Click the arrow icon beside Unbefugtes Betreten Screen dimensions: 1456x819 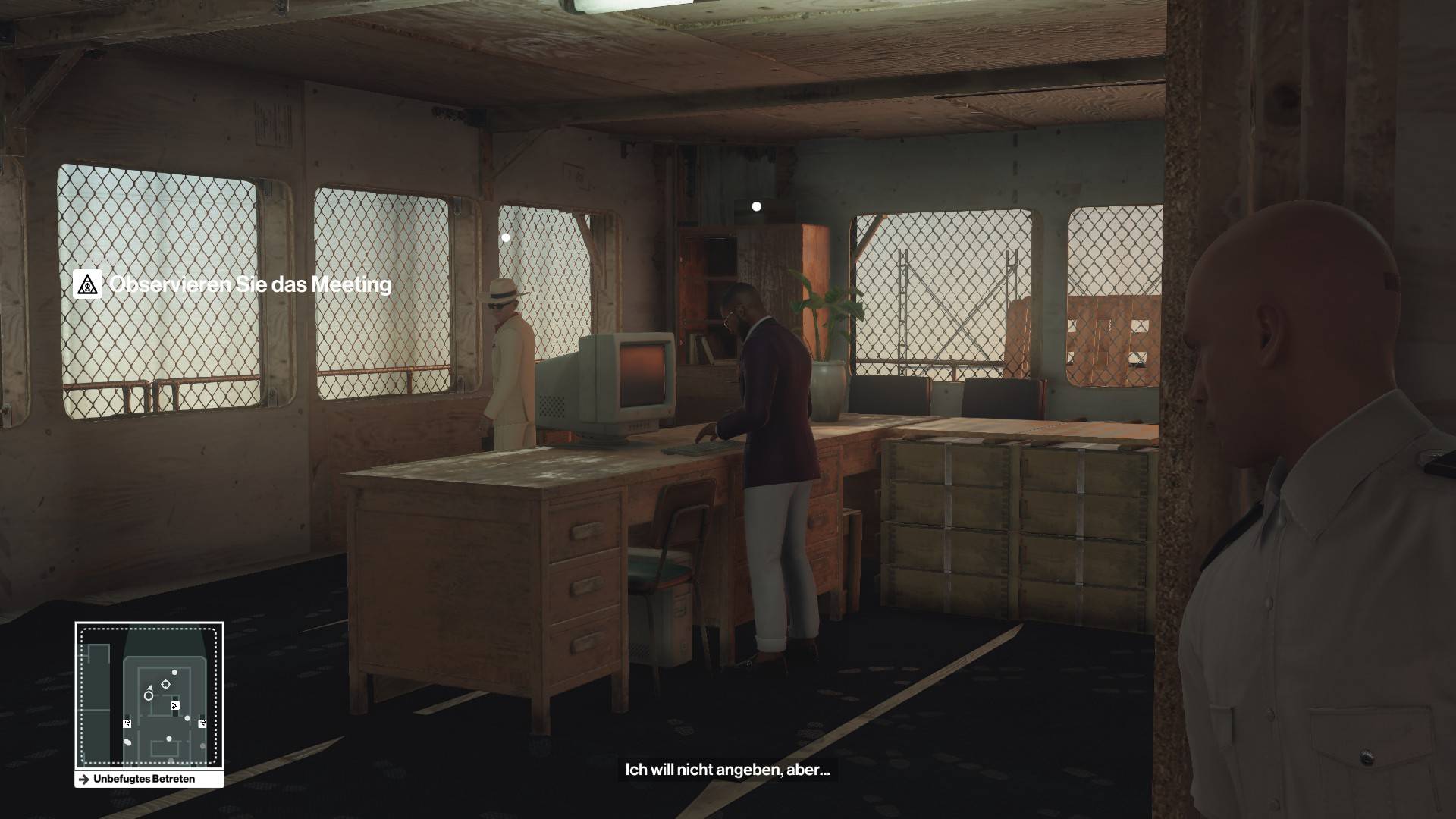(83, 779)
